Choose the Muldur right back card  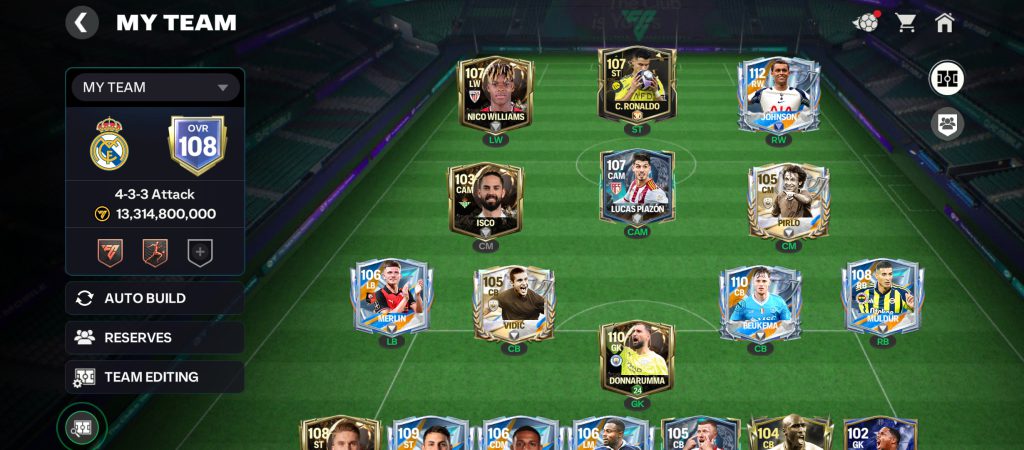pyautogui.click(x=883, y=297)
